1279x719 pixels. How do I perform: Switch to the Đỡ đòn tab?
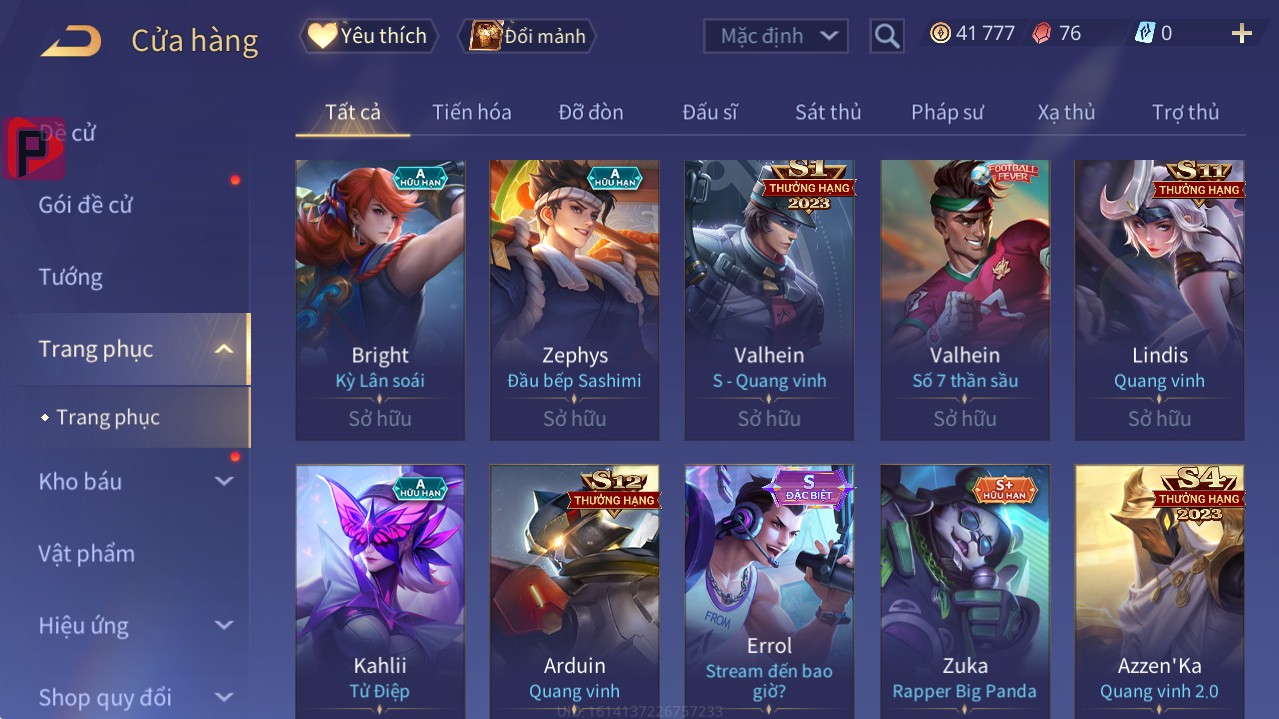click(590, 112)
